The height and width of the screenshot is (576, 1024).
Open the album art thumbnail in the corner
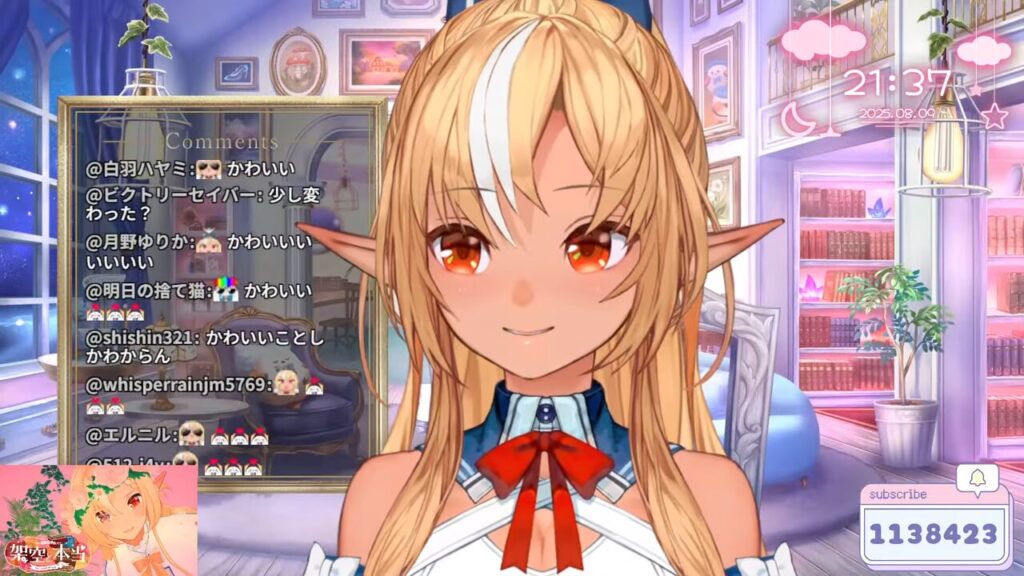click(x=98, y=520)
